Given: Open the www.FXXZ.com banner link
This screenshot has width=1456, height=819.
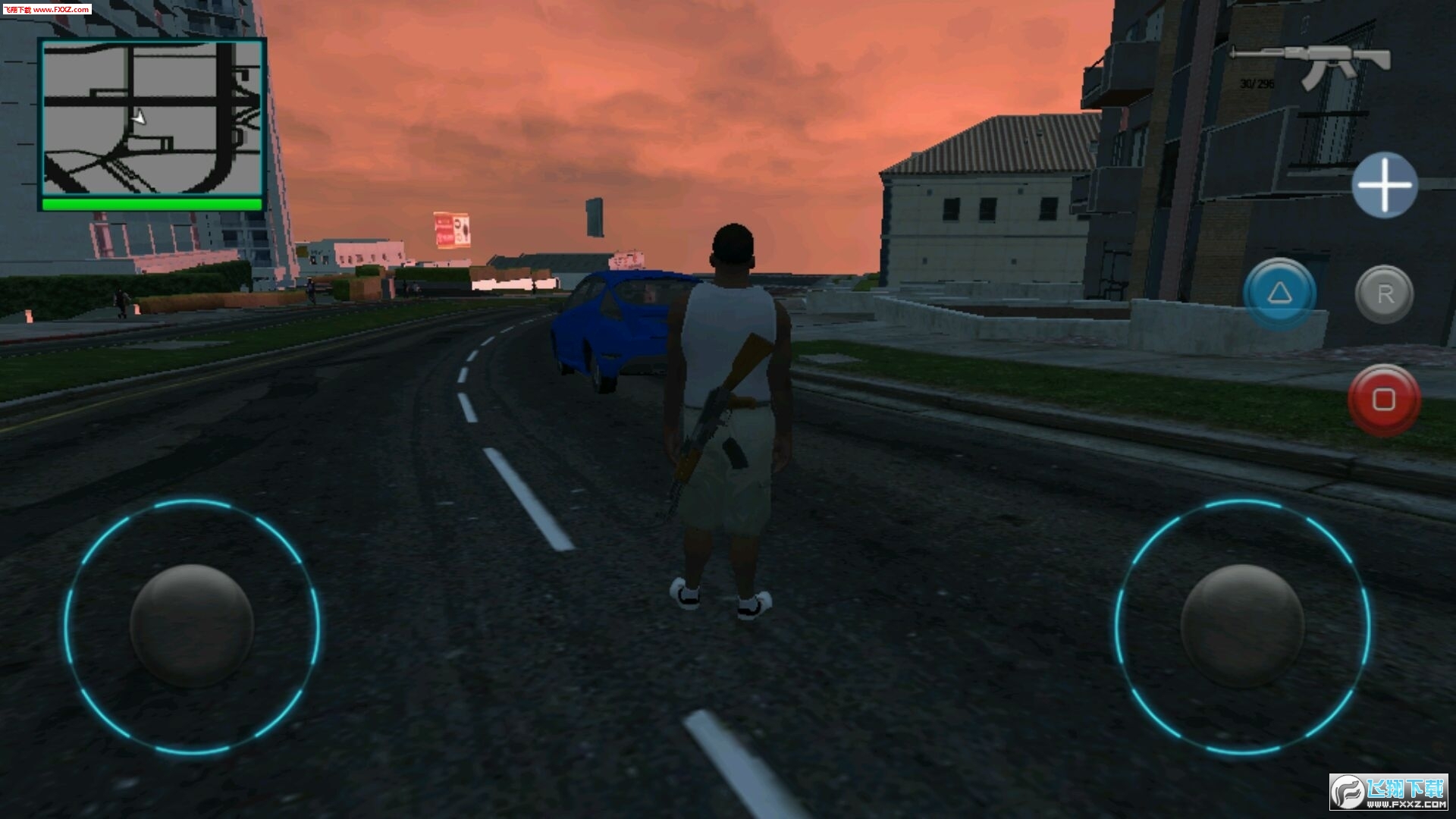Looking at the screenshot, I should [61, 8].
